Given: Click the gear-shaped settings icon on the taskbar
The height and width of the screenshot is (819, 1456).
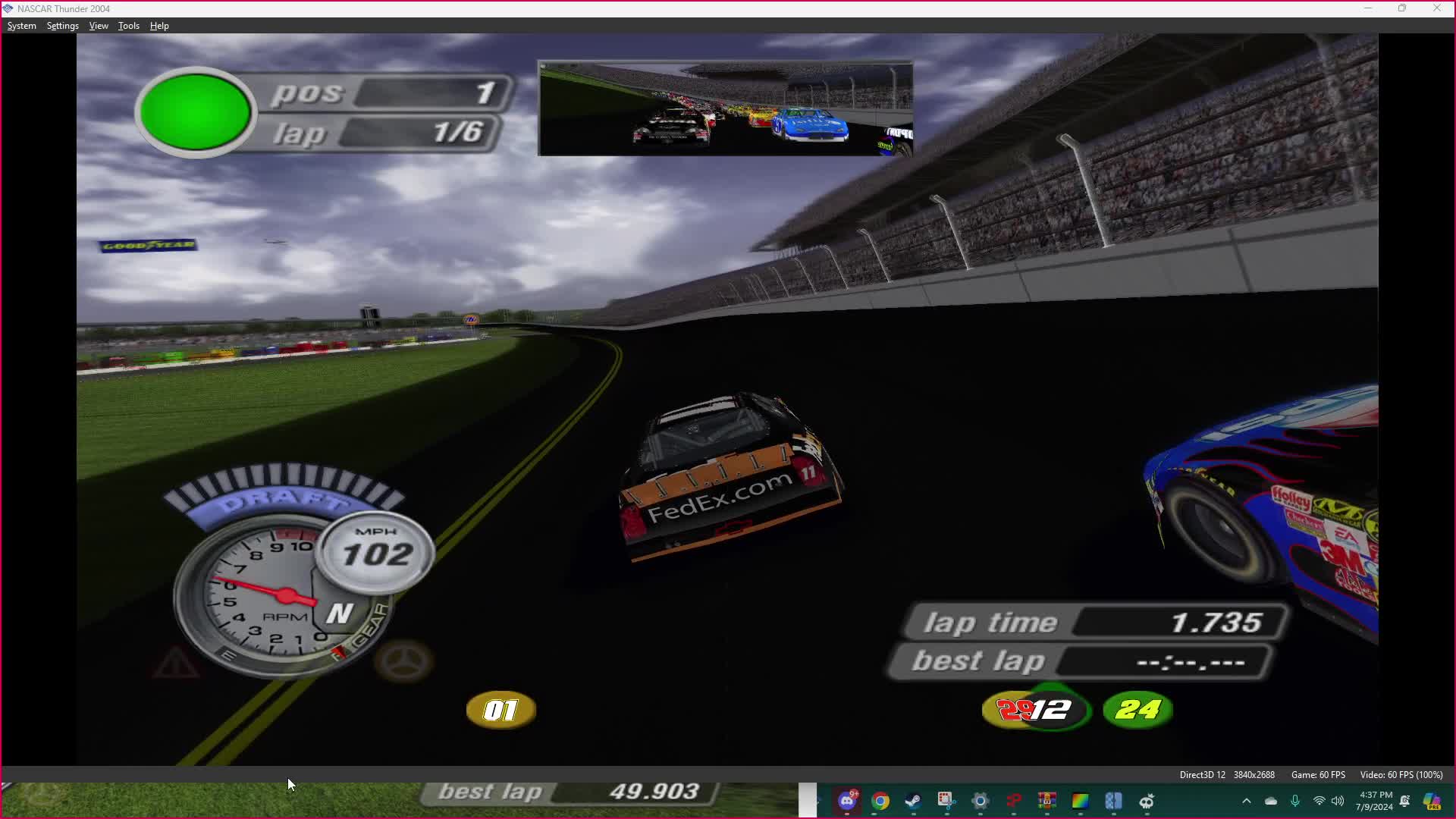Looking at the screenshot, I should pos(981,800).
